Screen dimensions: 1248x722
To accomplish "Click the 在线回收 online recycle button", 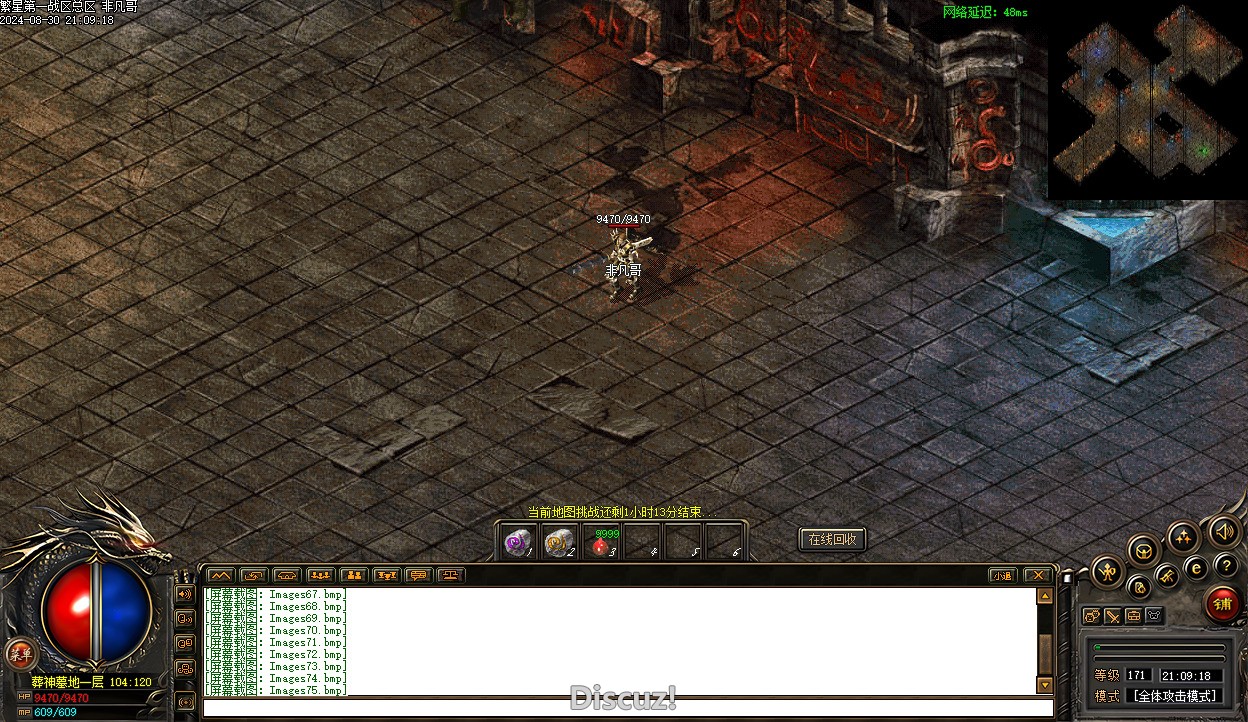I will coord(832,540).
